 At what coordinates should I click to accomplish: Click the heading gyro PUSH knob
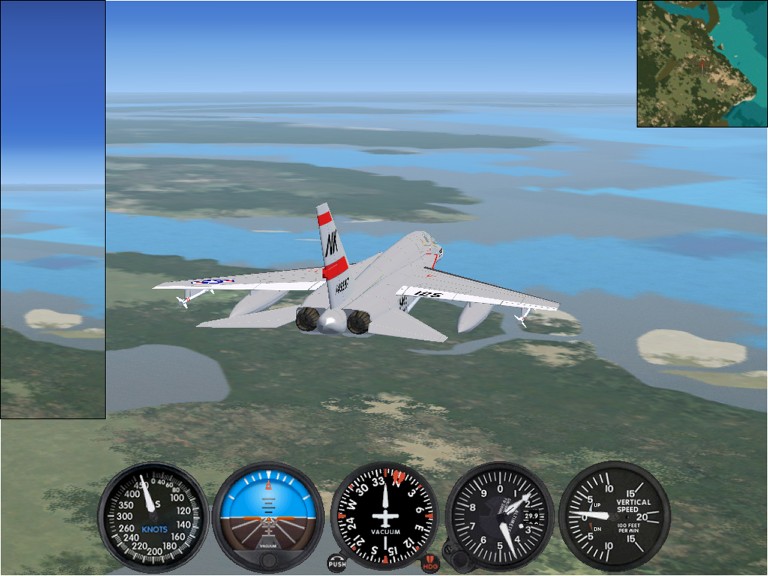click(337, 564)
